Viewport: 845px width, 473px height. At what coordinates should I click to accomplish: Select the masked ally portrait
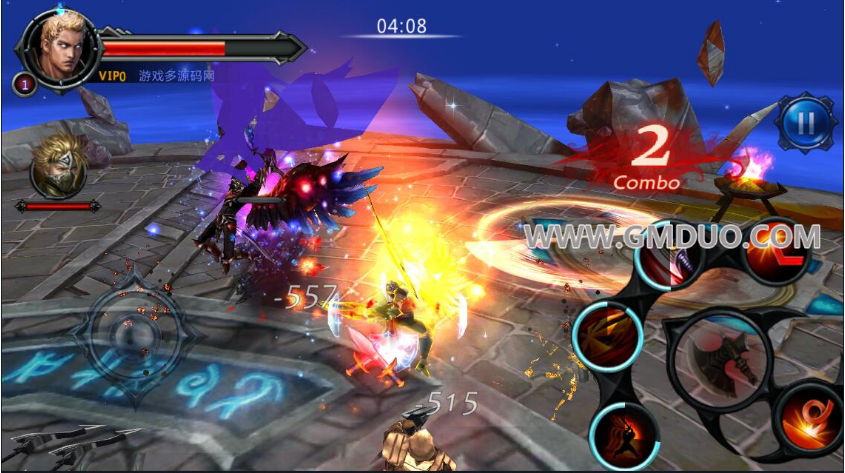point(58,167)
